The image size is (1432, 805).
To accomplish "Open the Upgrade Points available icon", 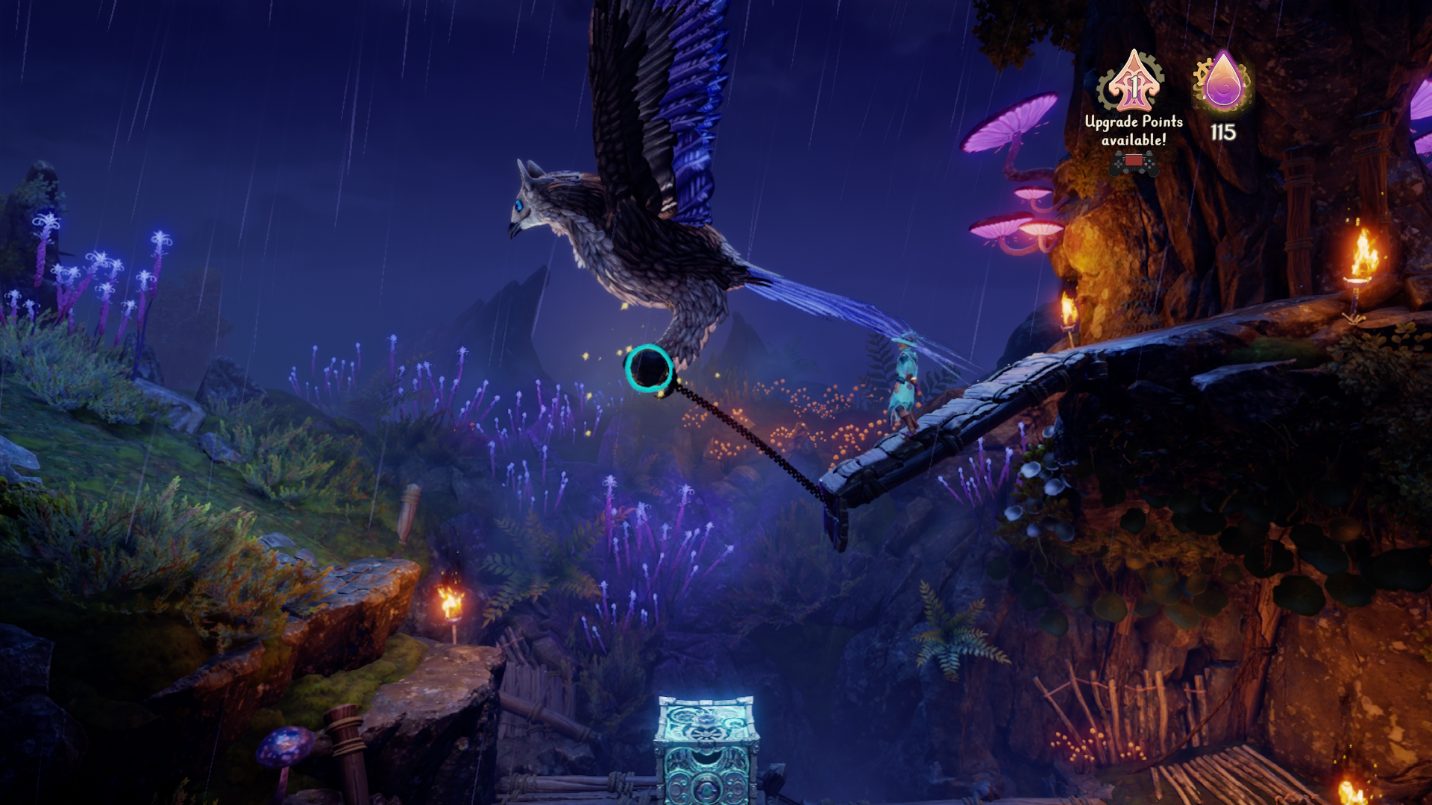I will (1132, 81).
